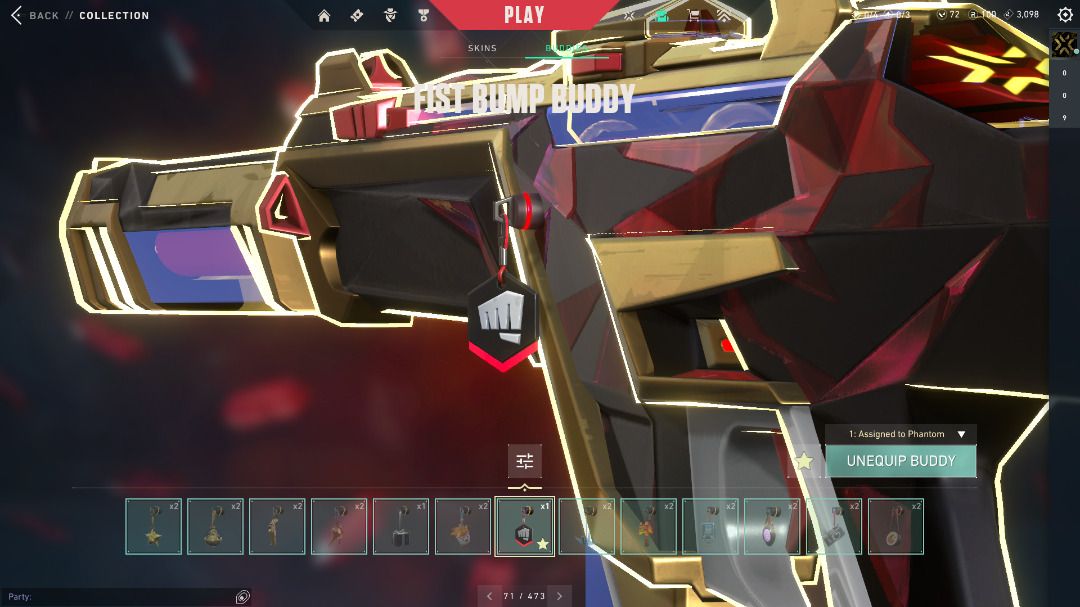Select the gold star buddy thumbnail

point(154,526)
